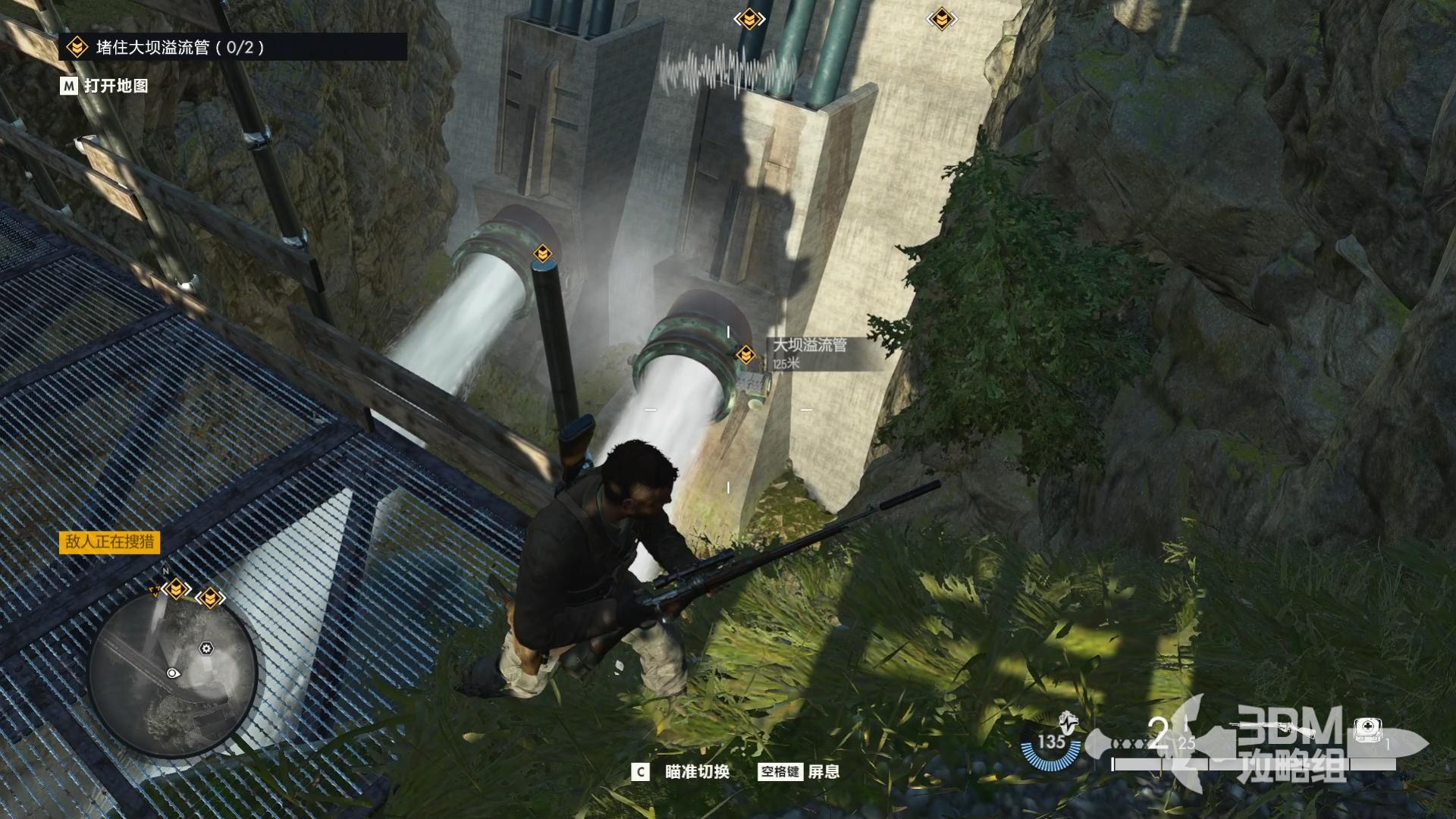Open the circular minimap
1456x819 pixels.
[x=173, y=673]
